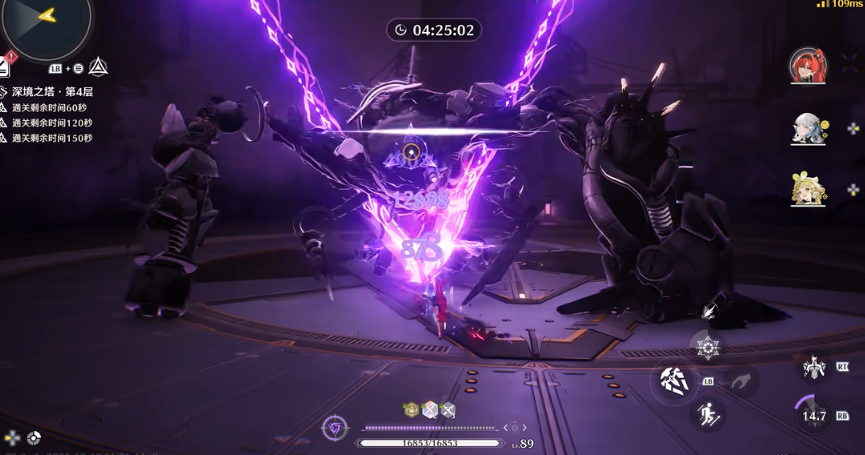Switch to the red-haired character portrait
Viewport: 865px width, 455px height.
[x=808, y=66]
